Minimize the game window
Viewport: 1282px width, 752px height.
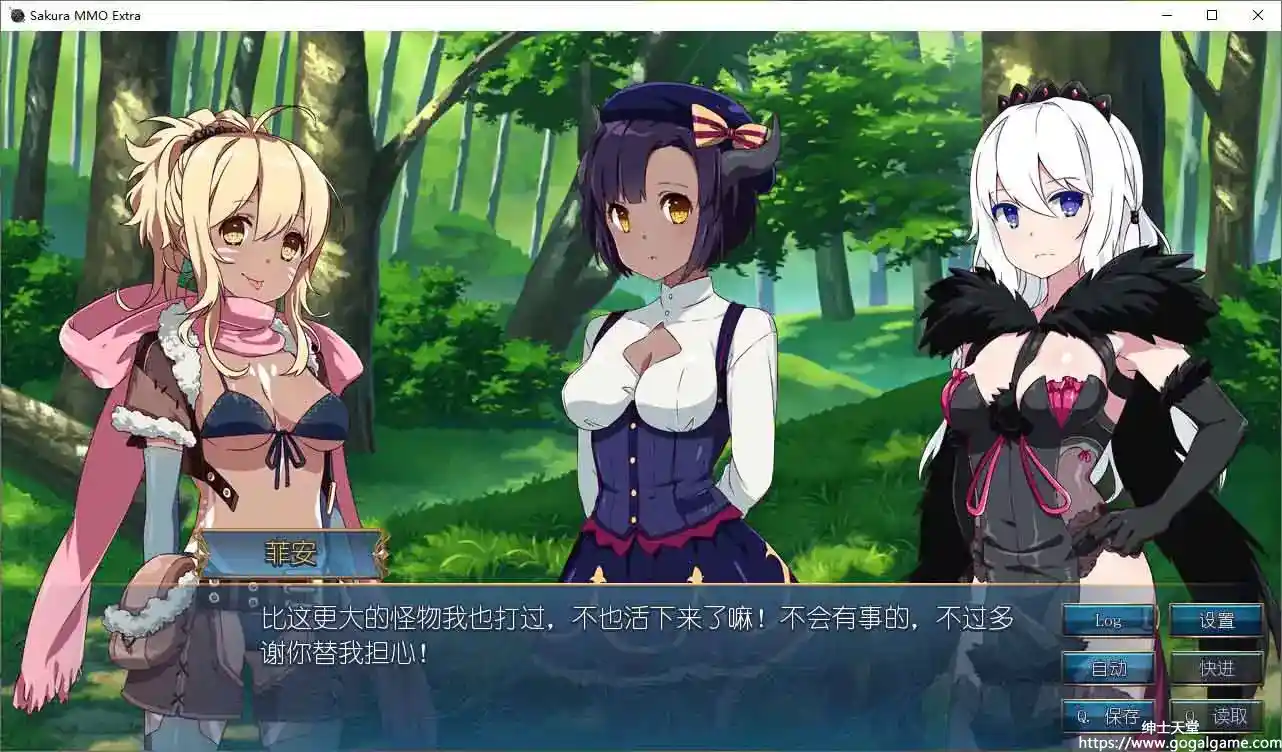pyautogui.click(x=1166, y=15)
